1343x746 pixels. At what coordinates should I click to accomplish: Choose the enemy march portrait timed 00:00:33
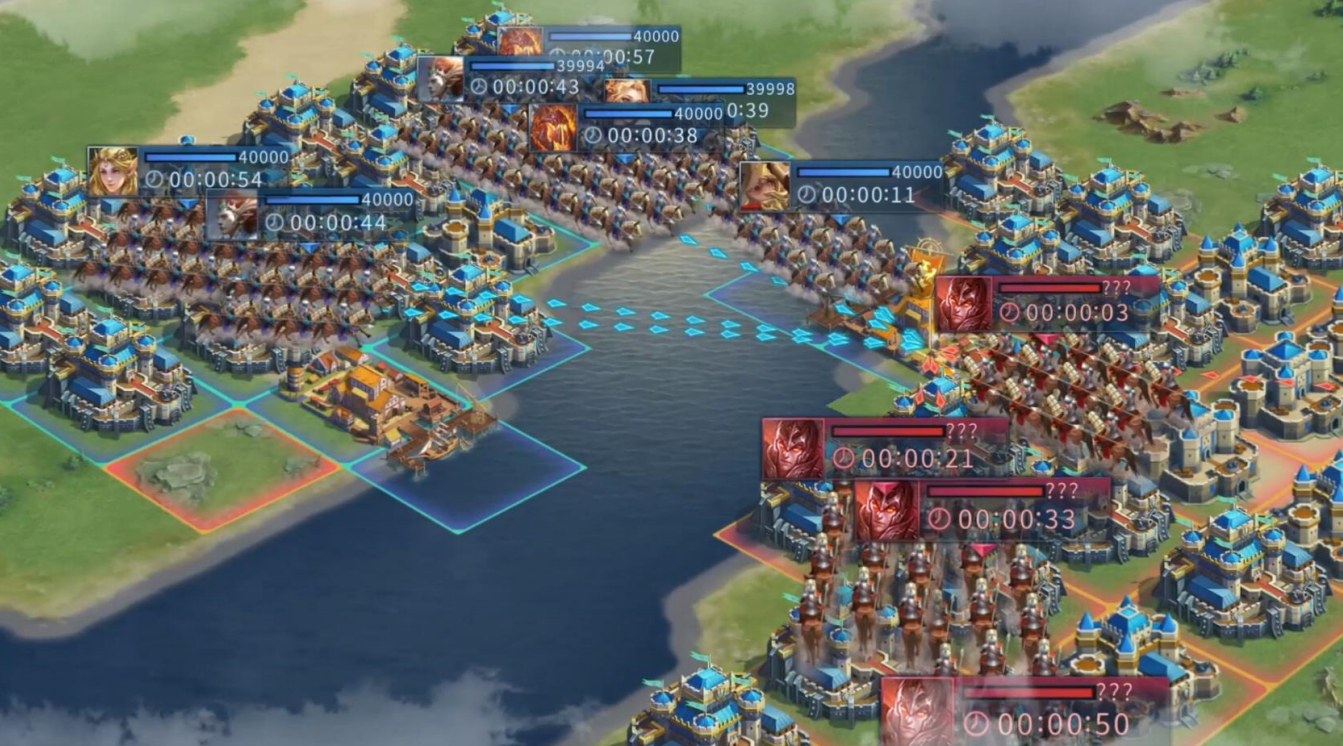coord(886,511)
